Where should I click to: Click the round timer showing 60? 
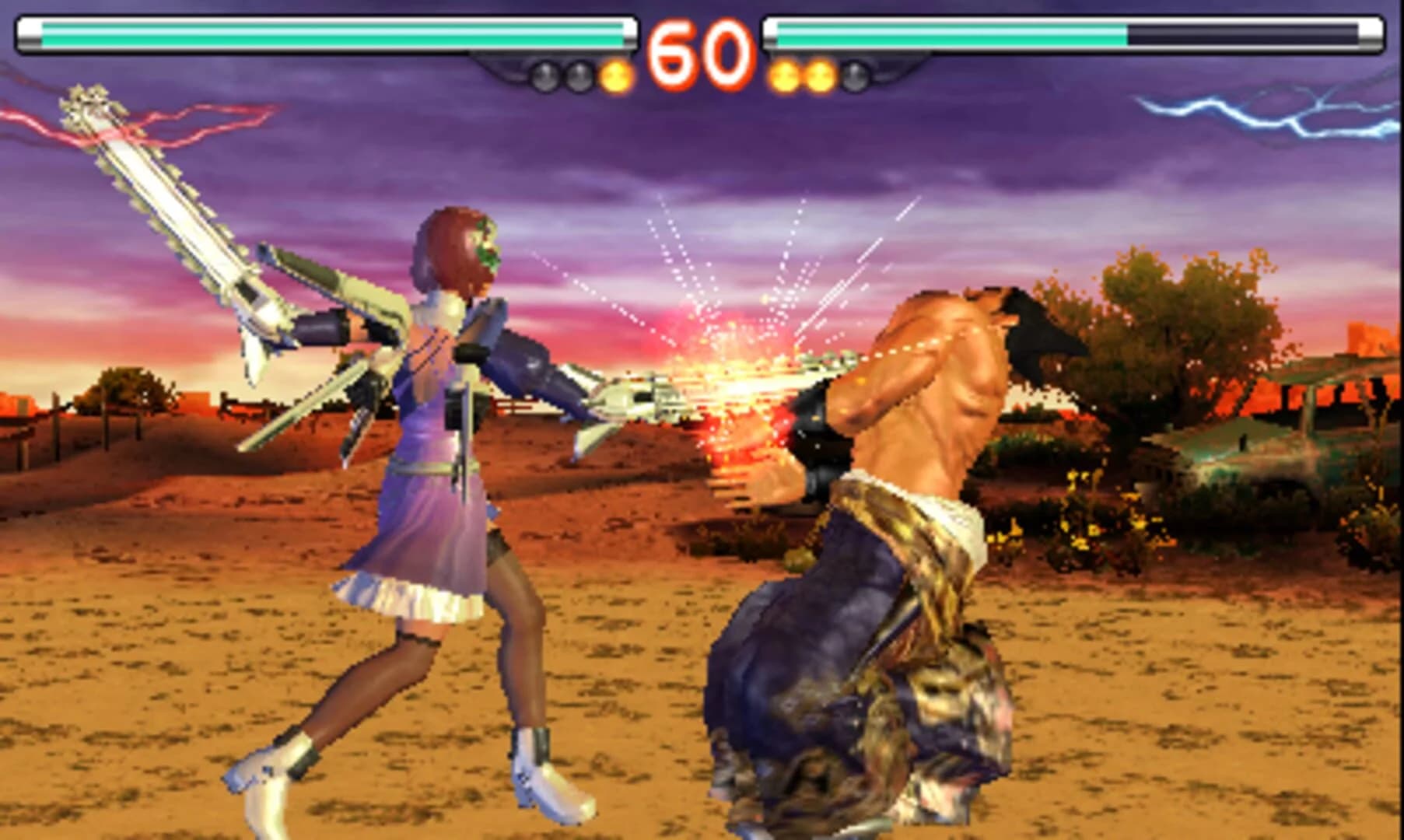tap(700, 51)
